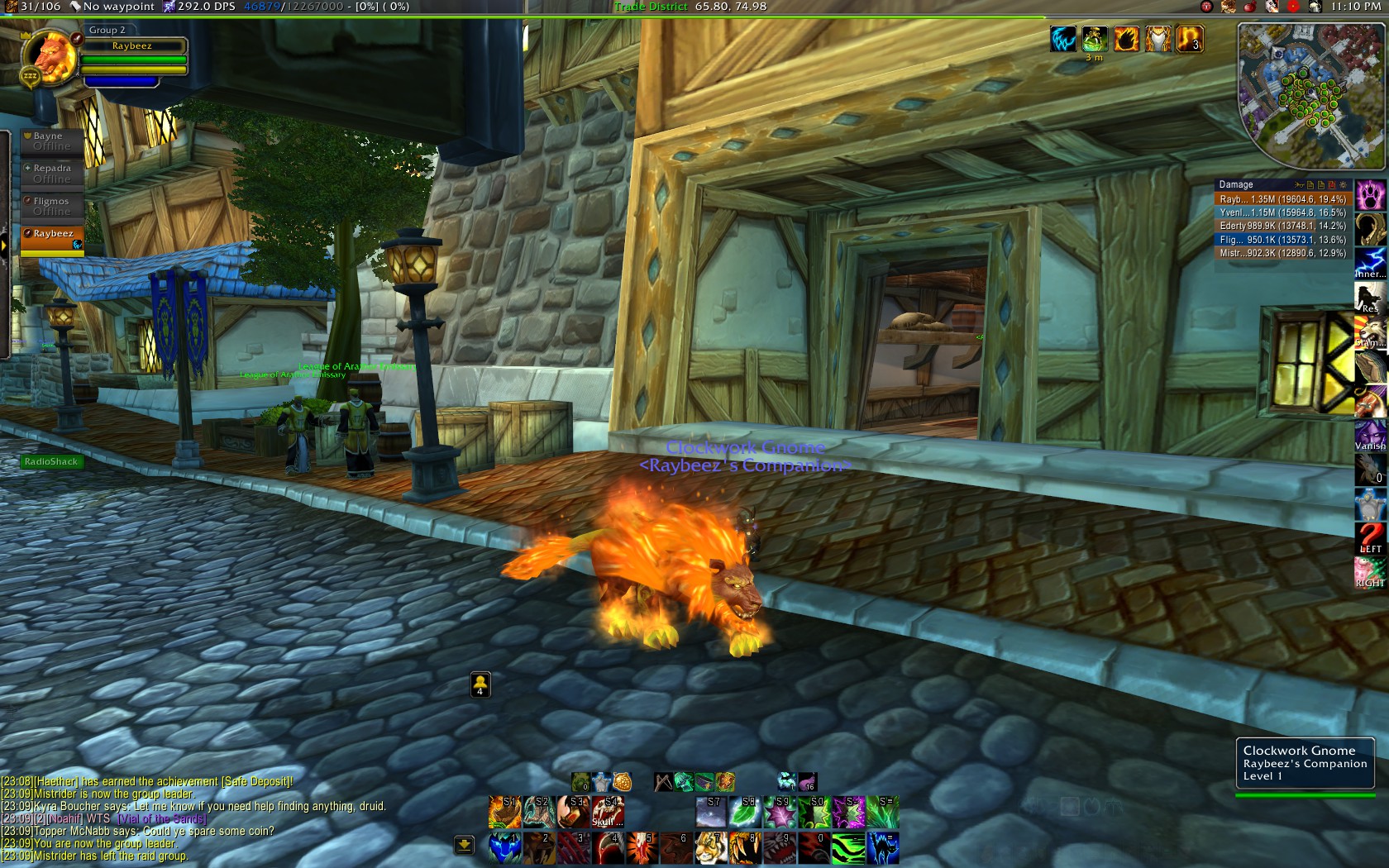Activate the pink paw ability
The image size is (1389, 868).
1370,196
